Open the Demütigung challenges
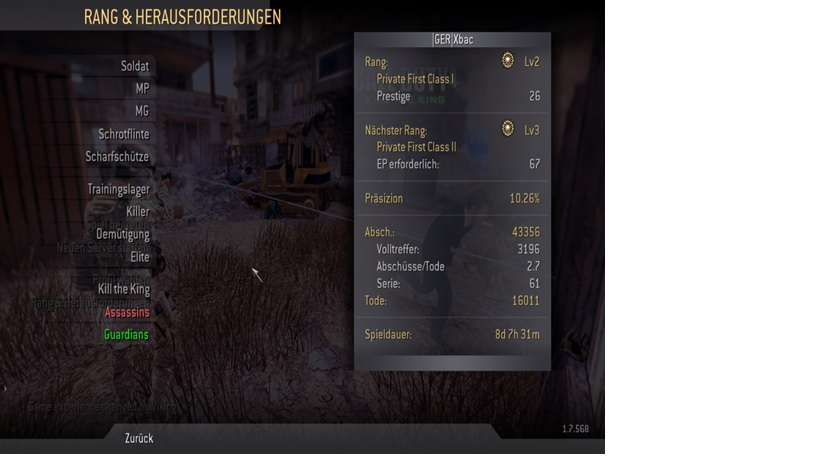Image resolution: width=819 pixels, height=460 pixels. pos(124,235)
